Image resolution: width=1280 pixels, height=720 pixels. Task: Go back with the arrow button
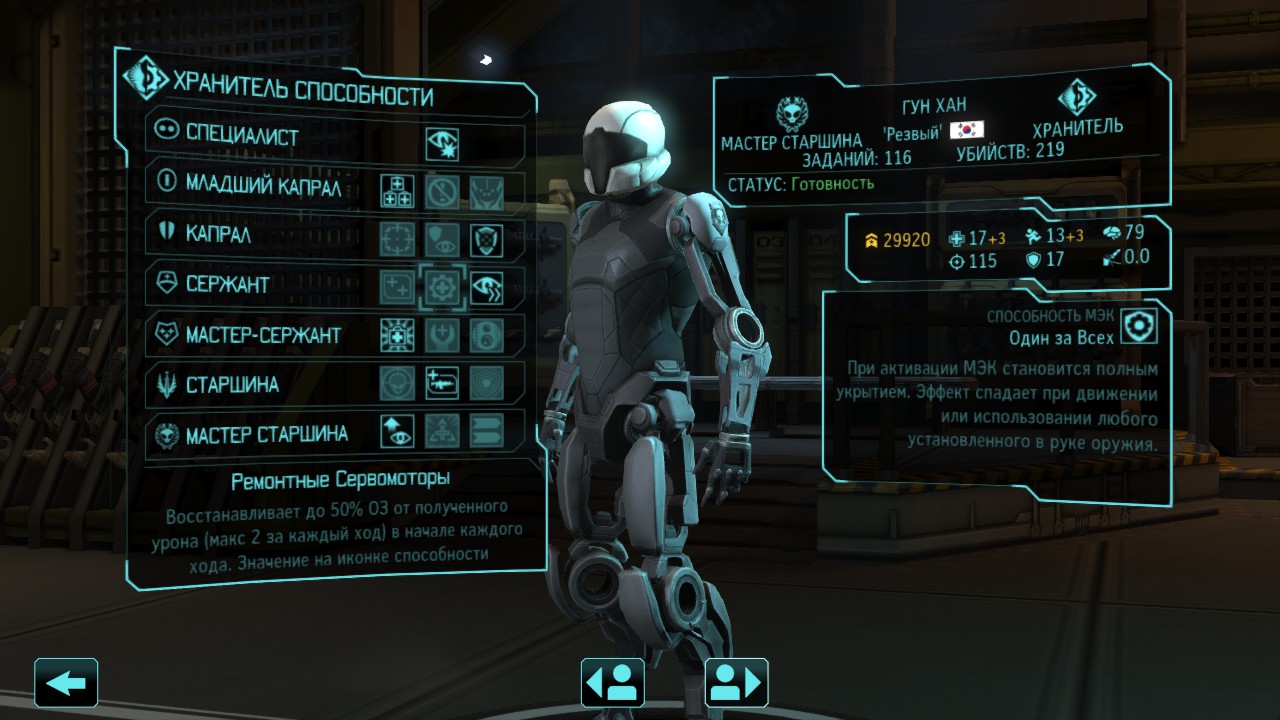pos(66,683)
